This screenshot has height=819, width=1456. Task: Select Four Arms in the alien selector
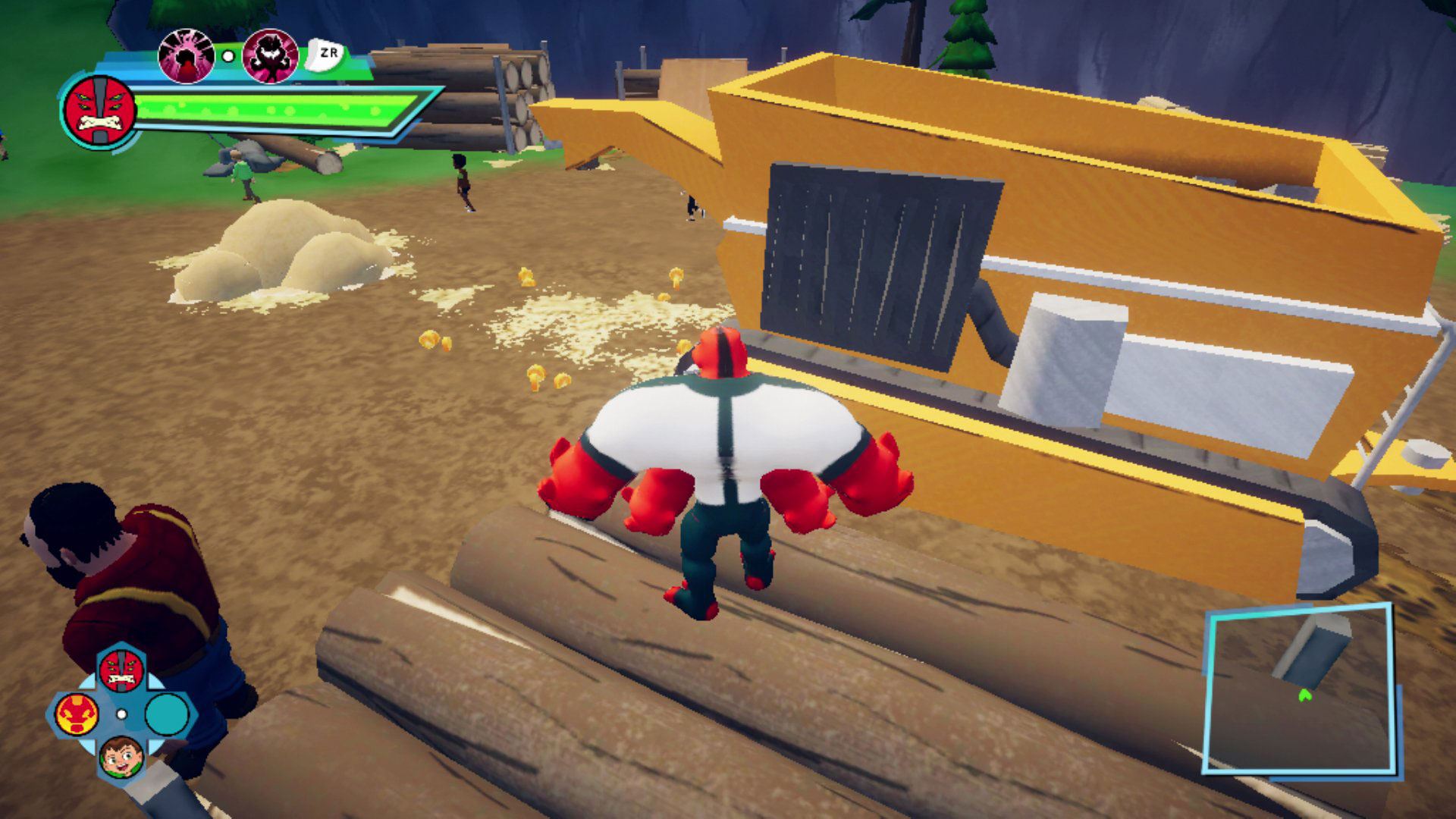pyautogui.click(x=121, y=669)
